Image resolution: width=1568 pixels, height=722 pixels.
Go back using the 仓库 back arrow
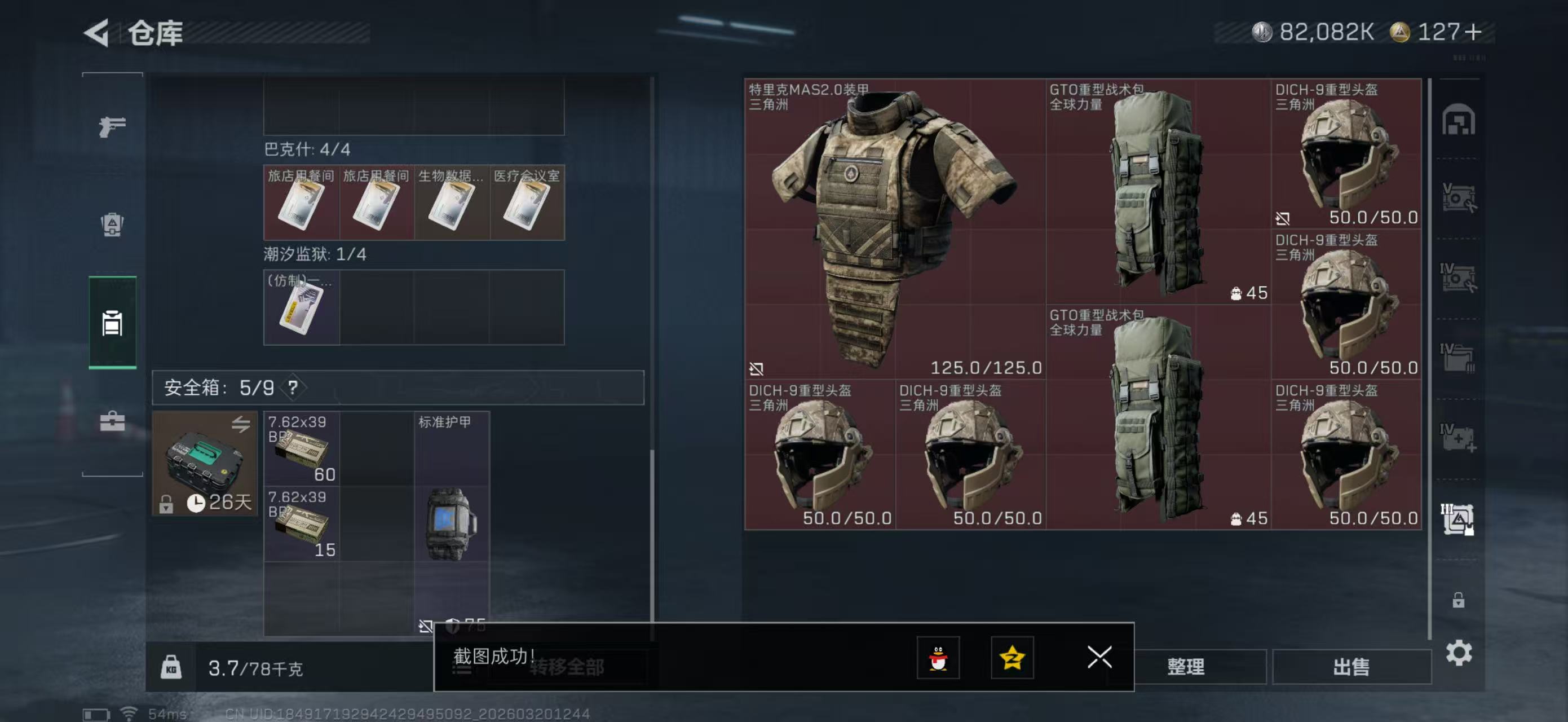(x=96, y=35)
